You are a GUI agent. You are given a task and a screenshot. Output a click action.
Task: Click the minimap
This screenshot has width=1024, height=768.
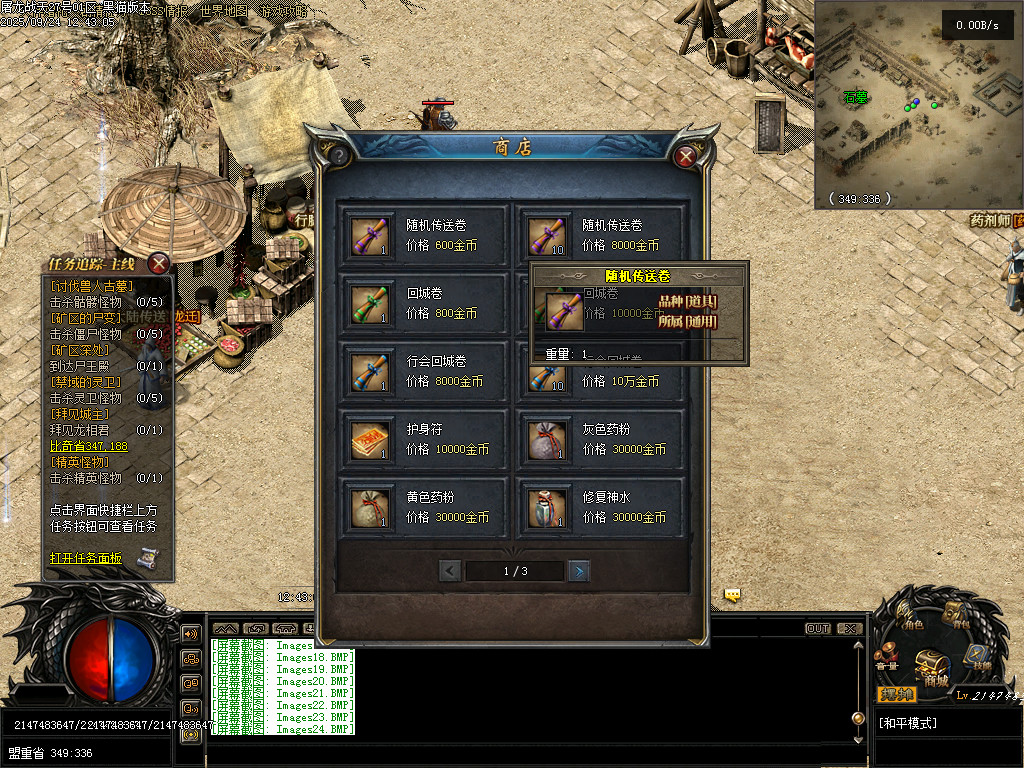915,105
